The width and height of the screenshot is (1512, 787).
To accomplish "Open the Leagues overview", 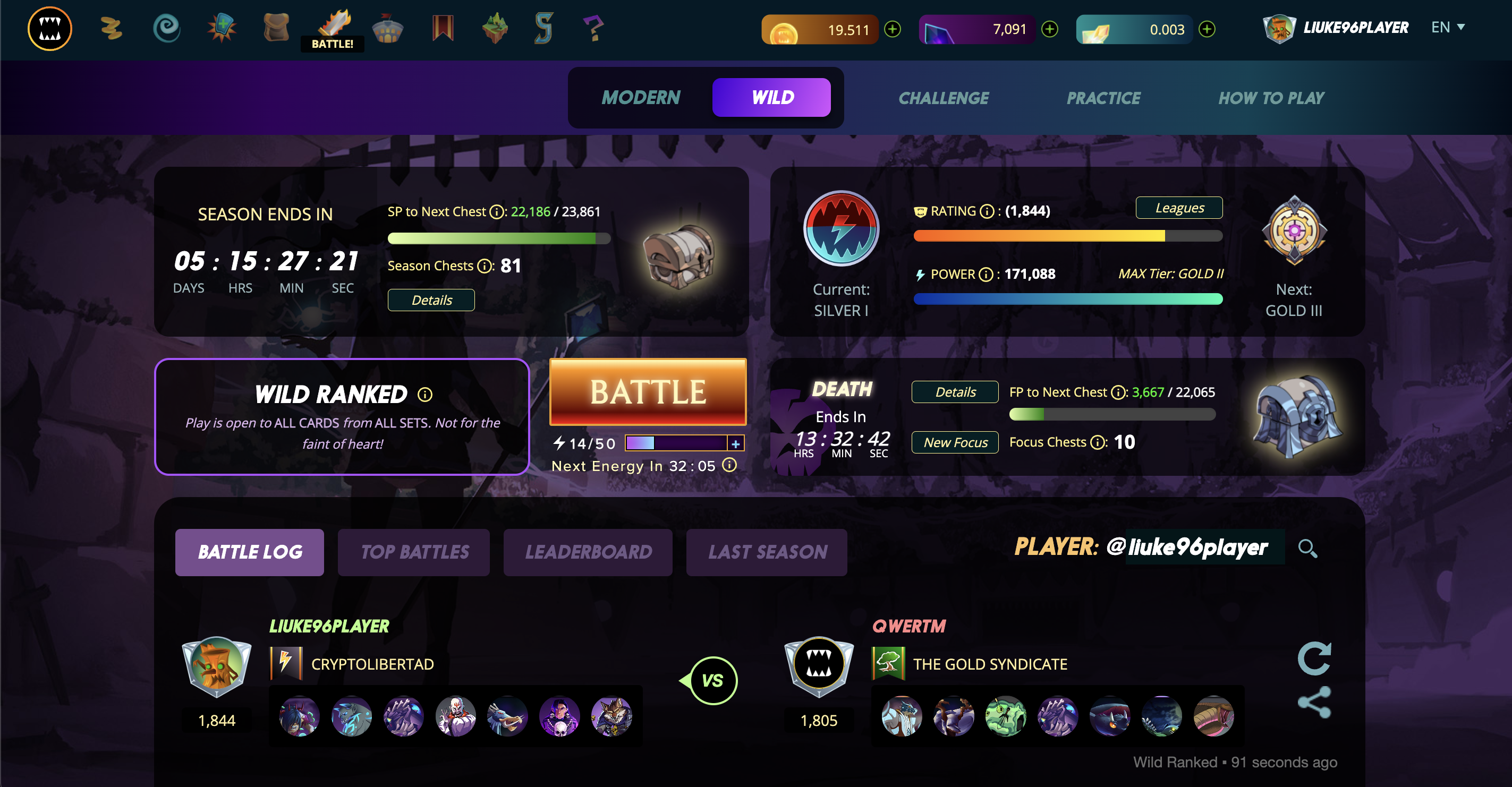I will [1178, 208].
